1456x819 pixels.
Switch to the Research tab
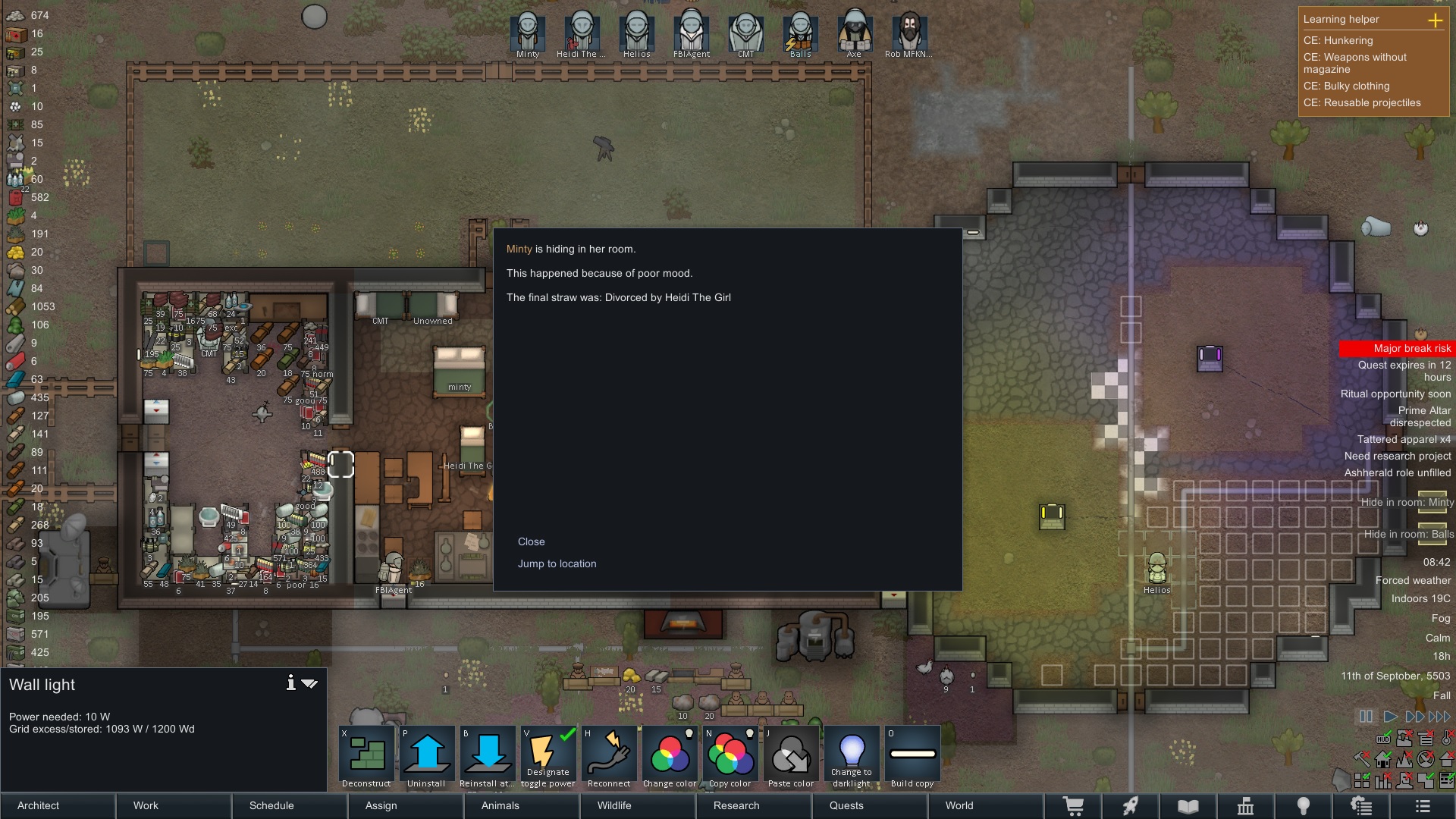click(x=735, y=806)
